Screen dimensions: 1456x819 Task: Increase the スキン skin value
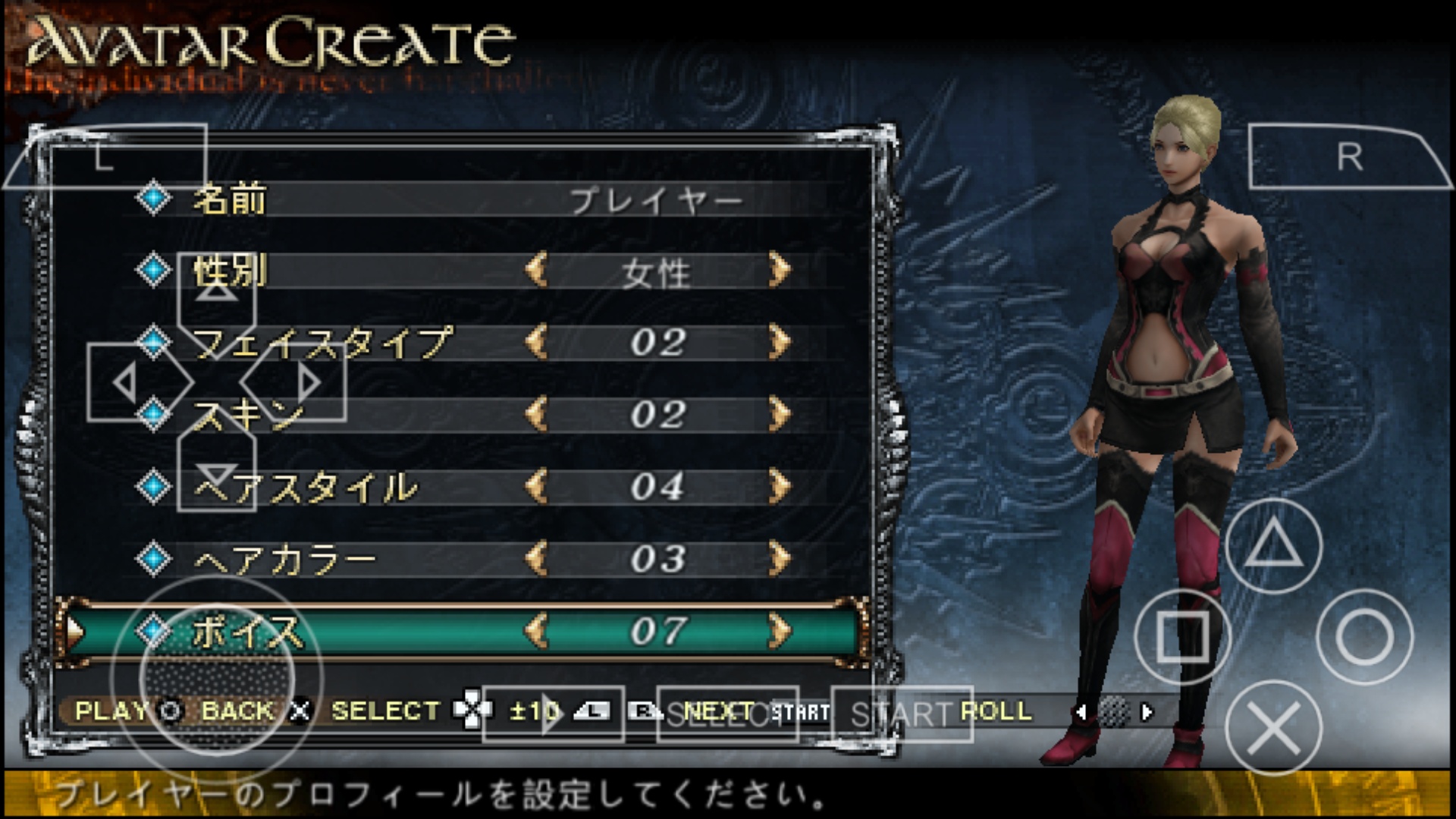(779, 415)
